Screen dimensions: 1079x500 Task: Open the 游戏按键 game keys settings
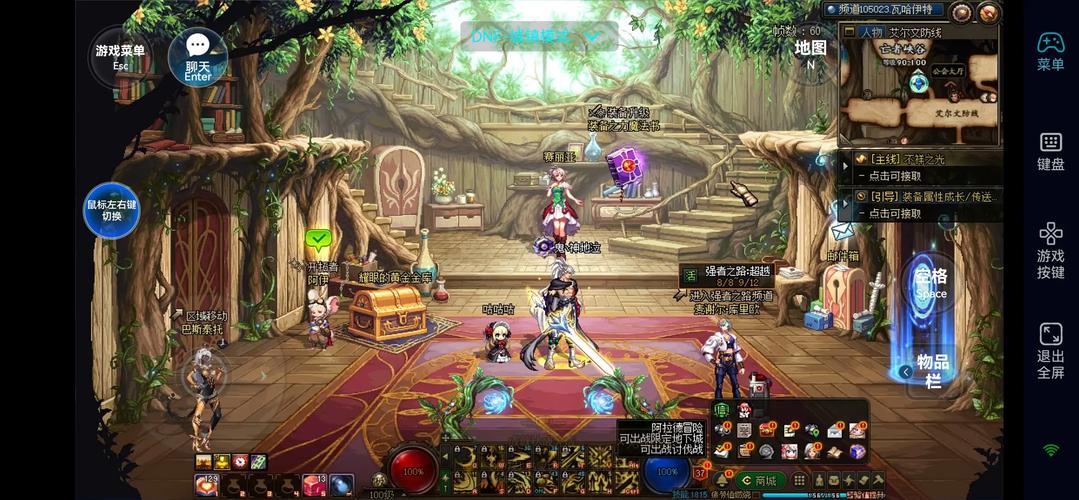[x=1050, y=250]
